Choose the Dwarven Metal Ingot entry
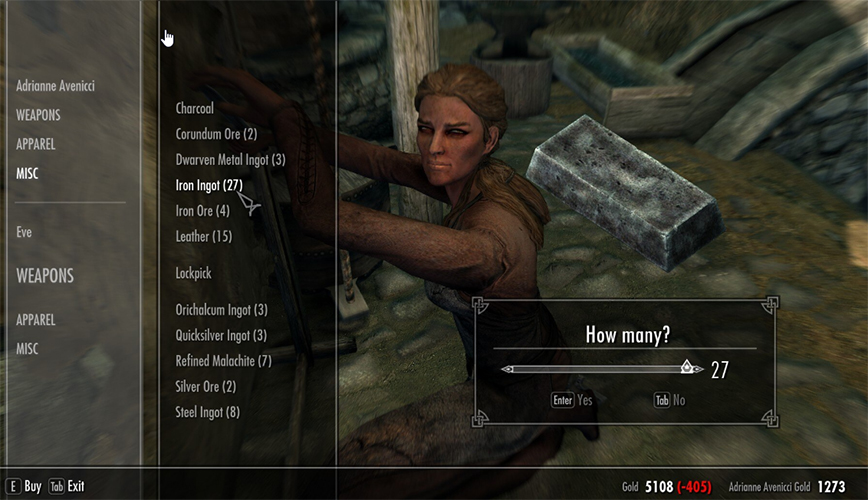The width and height of the screenshot is (868, 500). coord(230,159)
